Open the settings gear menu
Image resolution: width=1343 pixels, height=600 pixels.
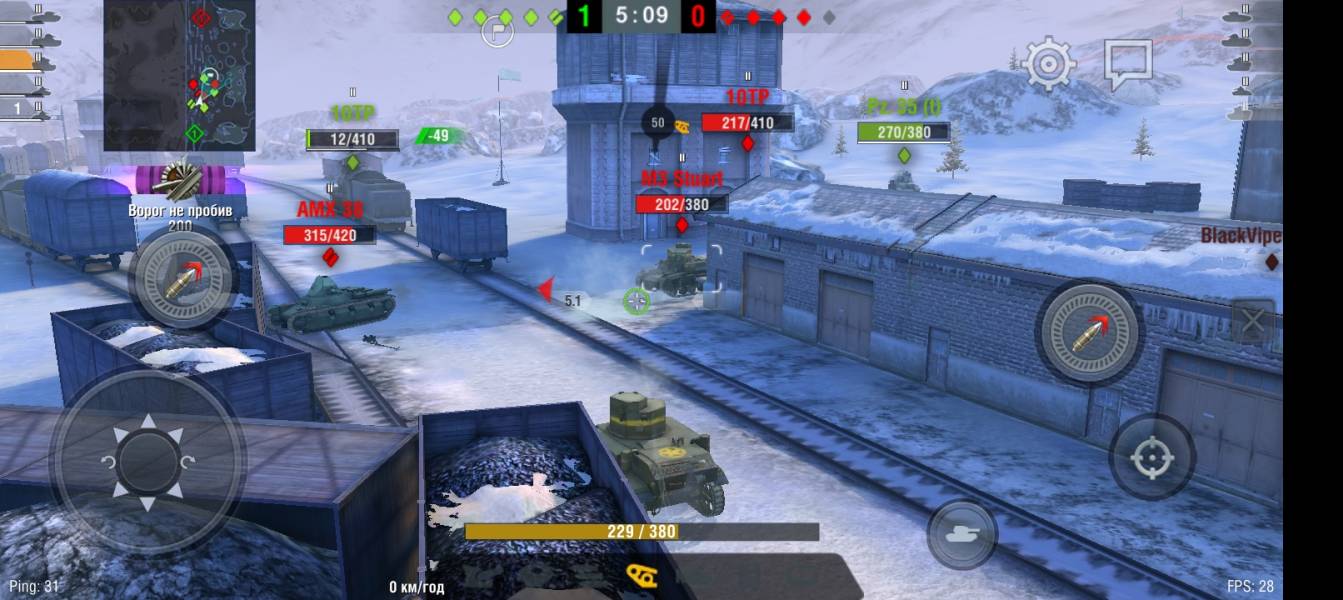(x=1048, y=64)
